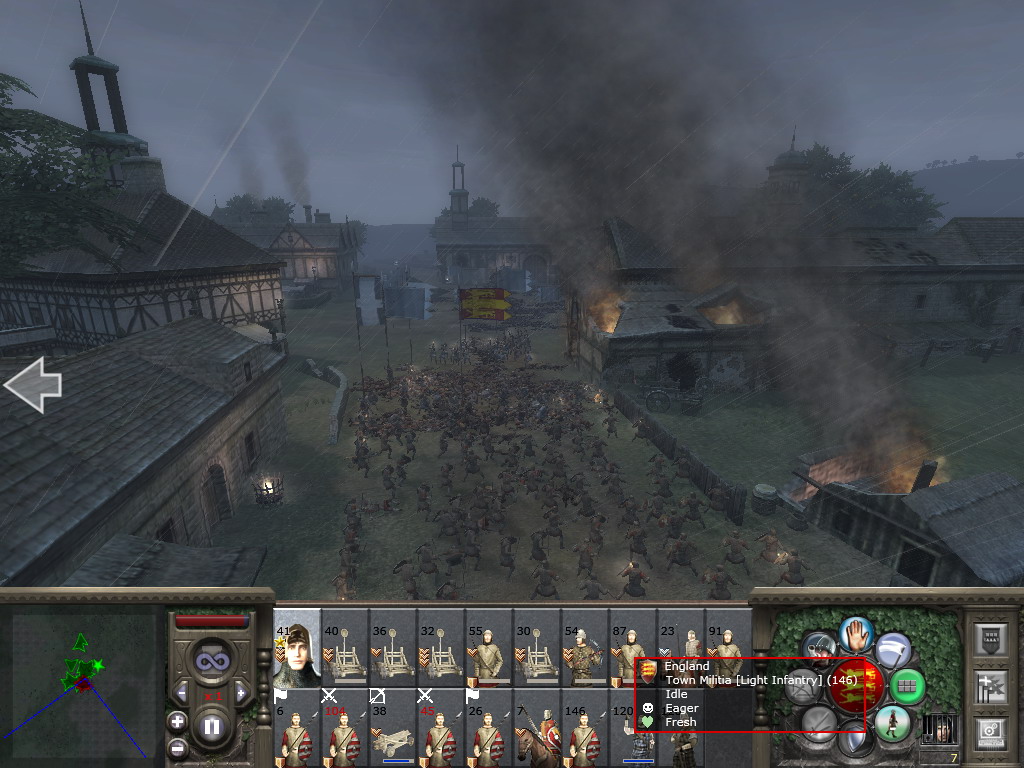Toggle the infinity battle timer button

(211, 660)
